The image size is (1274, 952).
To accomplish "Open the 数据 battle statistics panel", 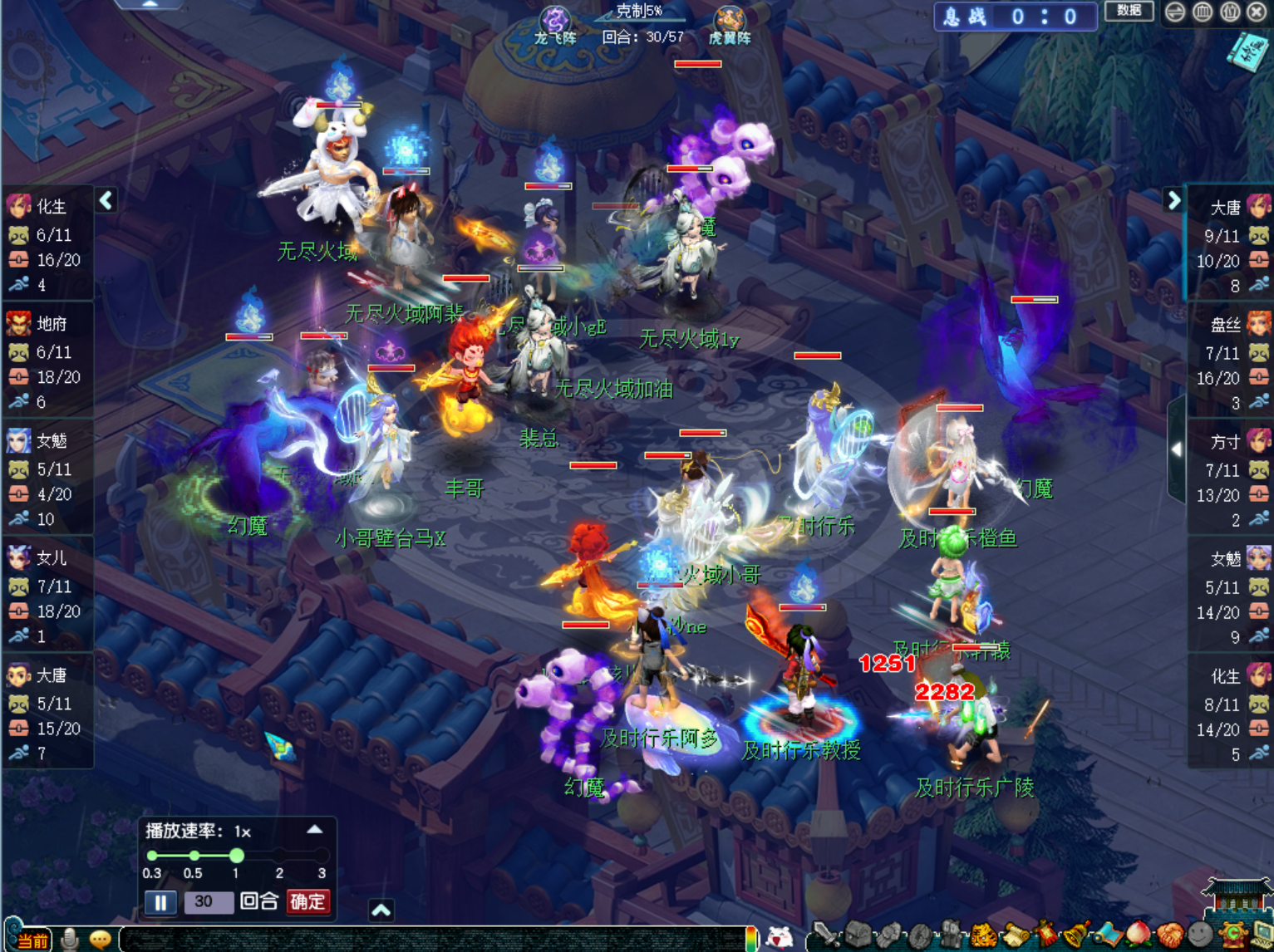I will tap(1129, 11).
